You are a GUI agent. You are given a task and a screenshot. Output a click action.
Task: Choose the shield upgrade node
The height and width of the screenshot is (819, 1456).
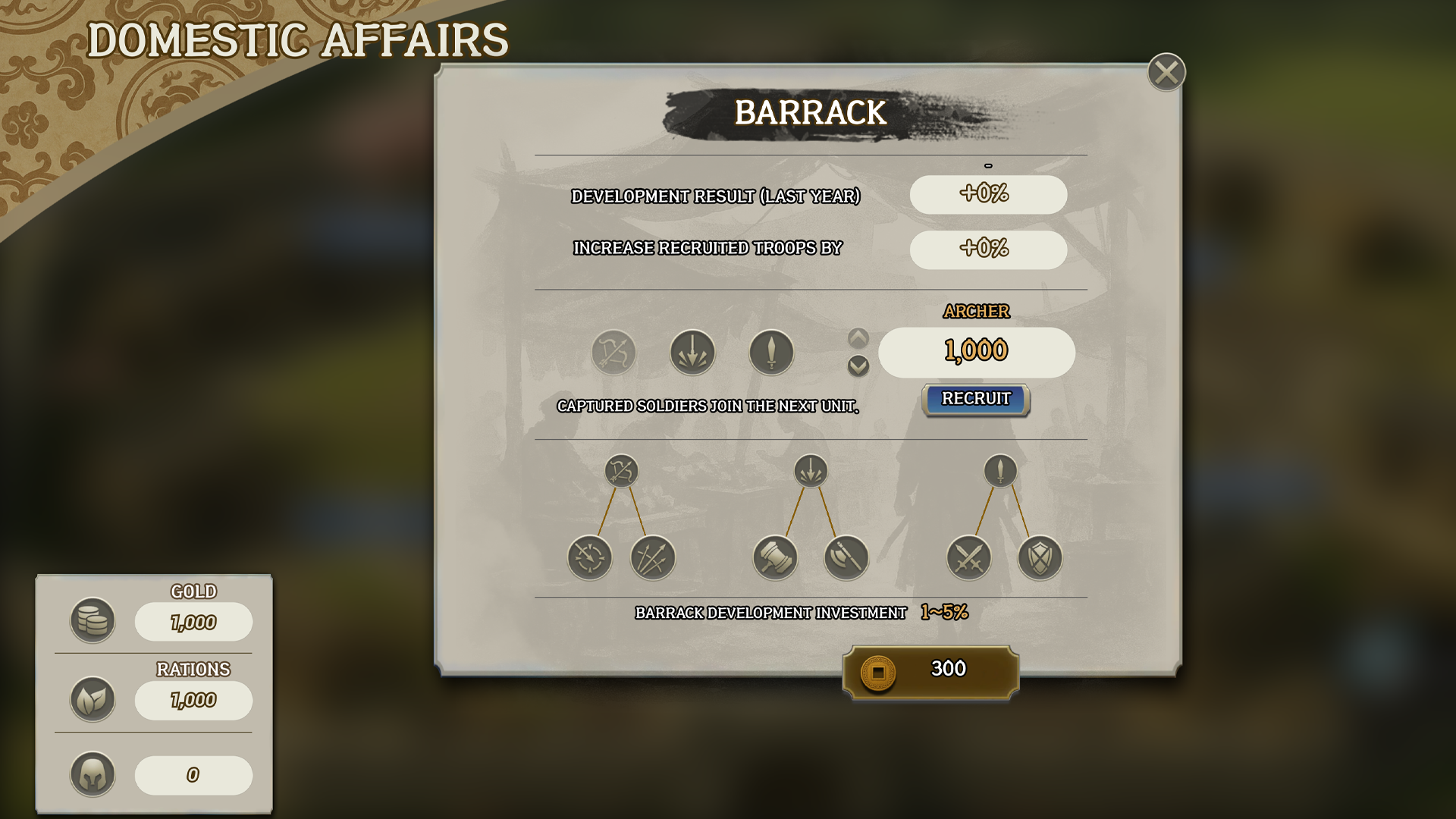(x=1039, y=558)
